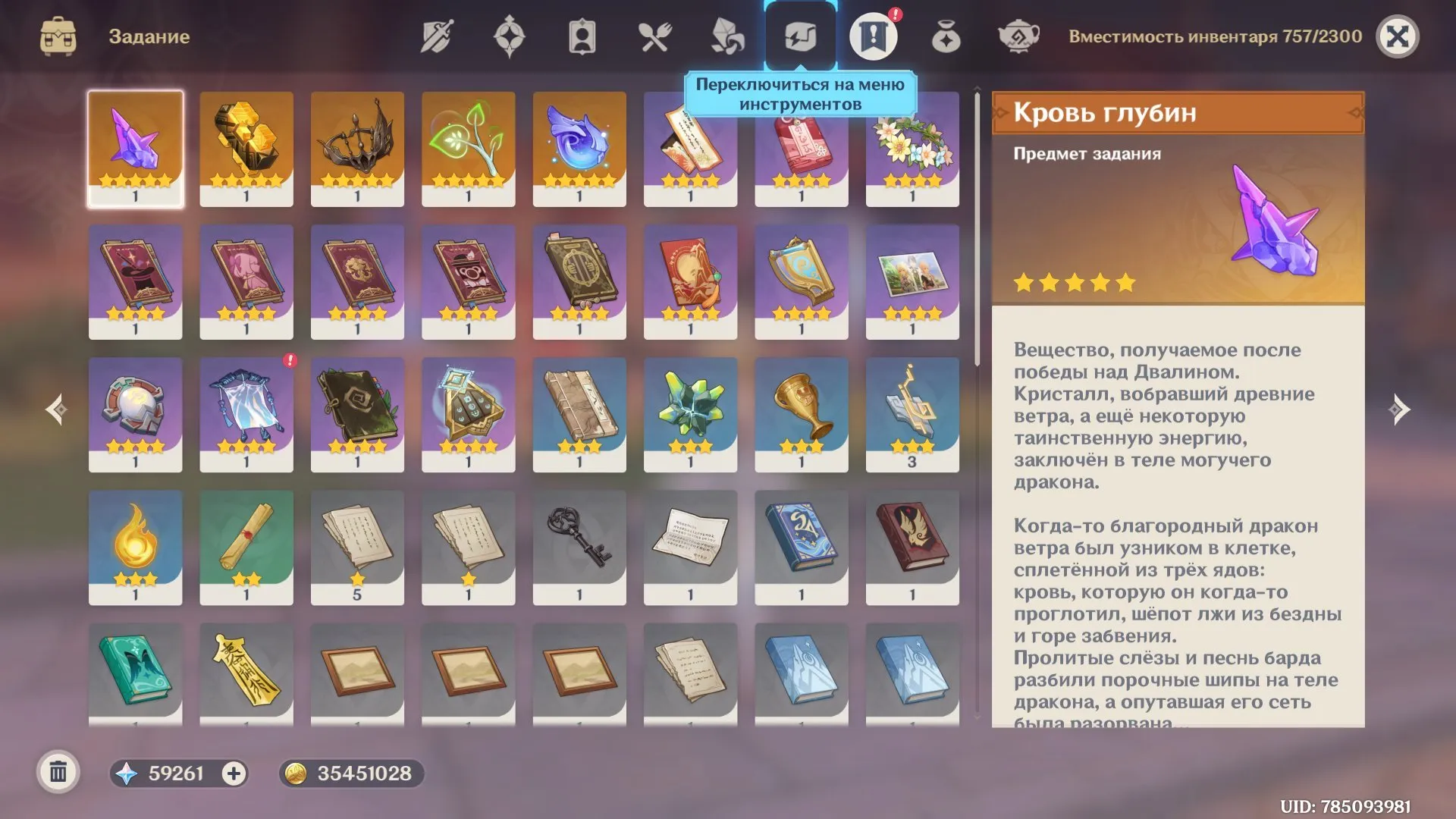Select the golden goblet quest item
Image resolution: width=1456 pixels, height=819 pixels.
[x=800, y=413]
